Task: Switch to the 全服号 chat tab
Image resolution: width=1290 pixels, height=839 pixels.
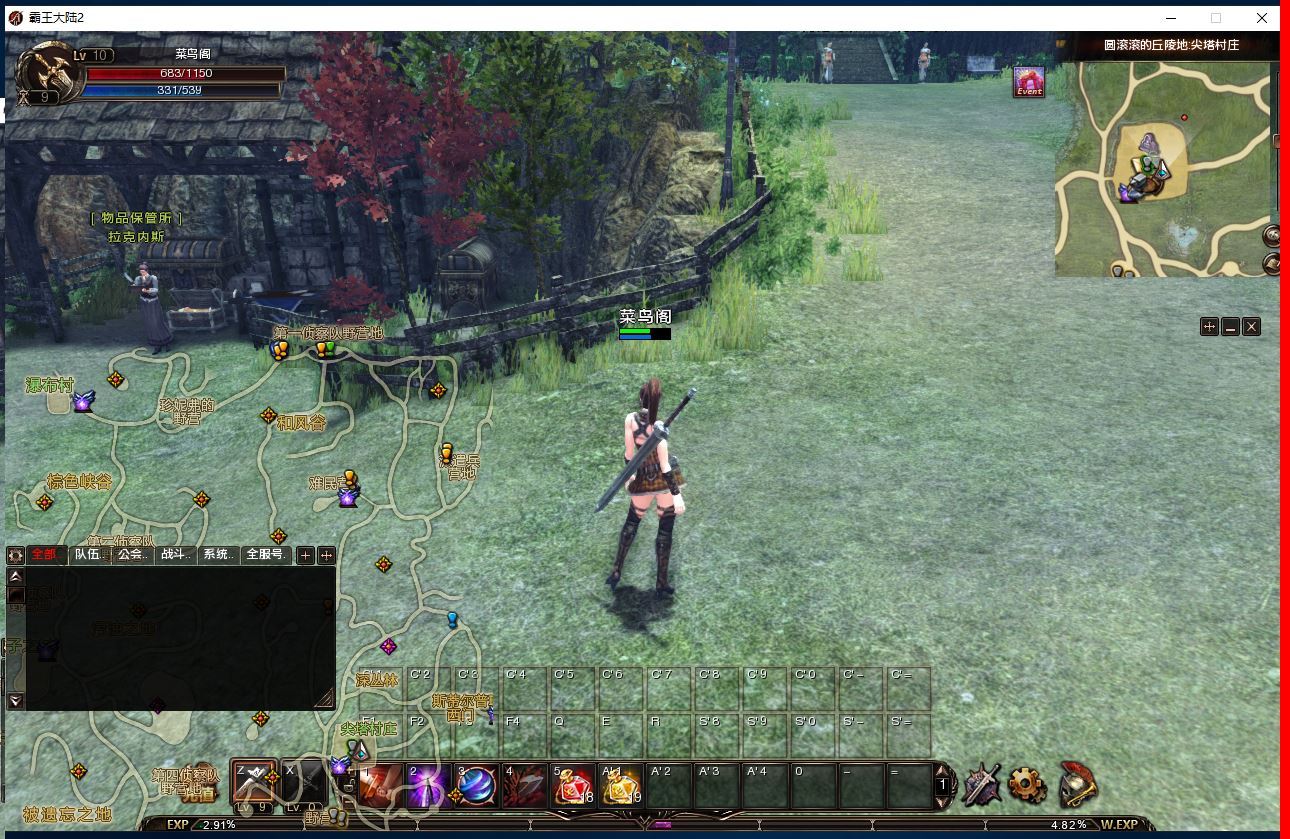Action: click(x=266, y=555)
